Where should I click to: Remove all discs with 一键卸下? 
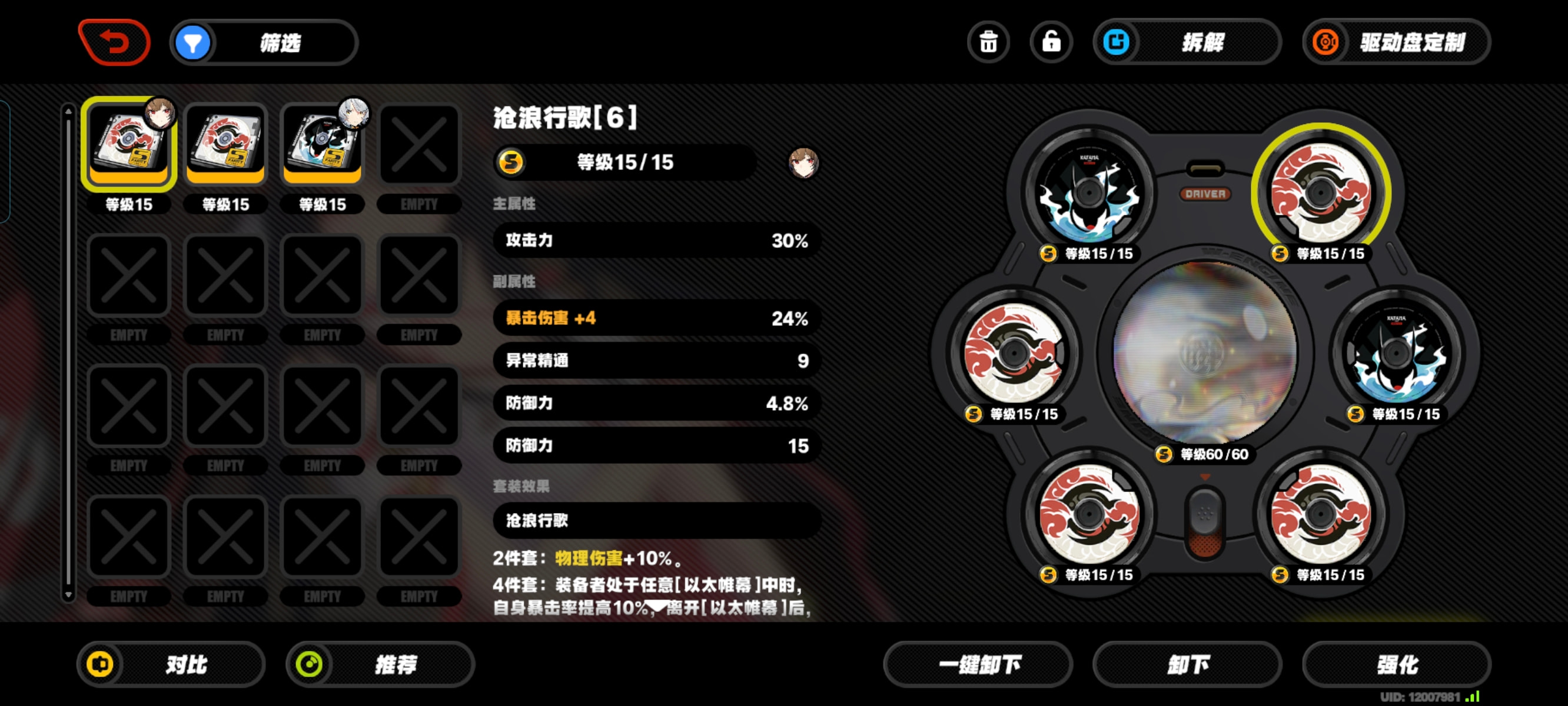click(x=978, y=664)
